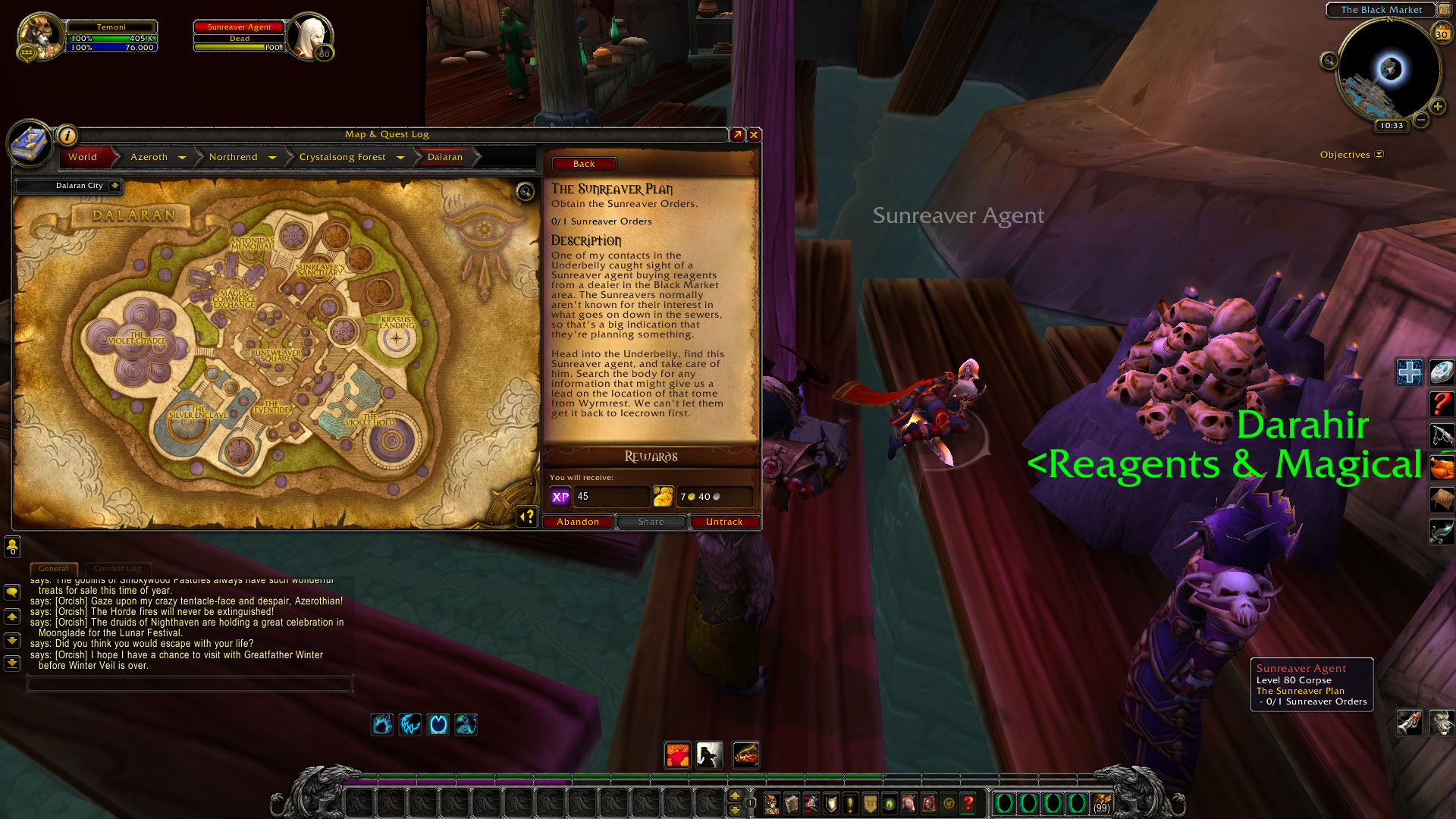Click the chat input box
The height and width of the screenshot is (819, 1456).
[x=190, y=684]
